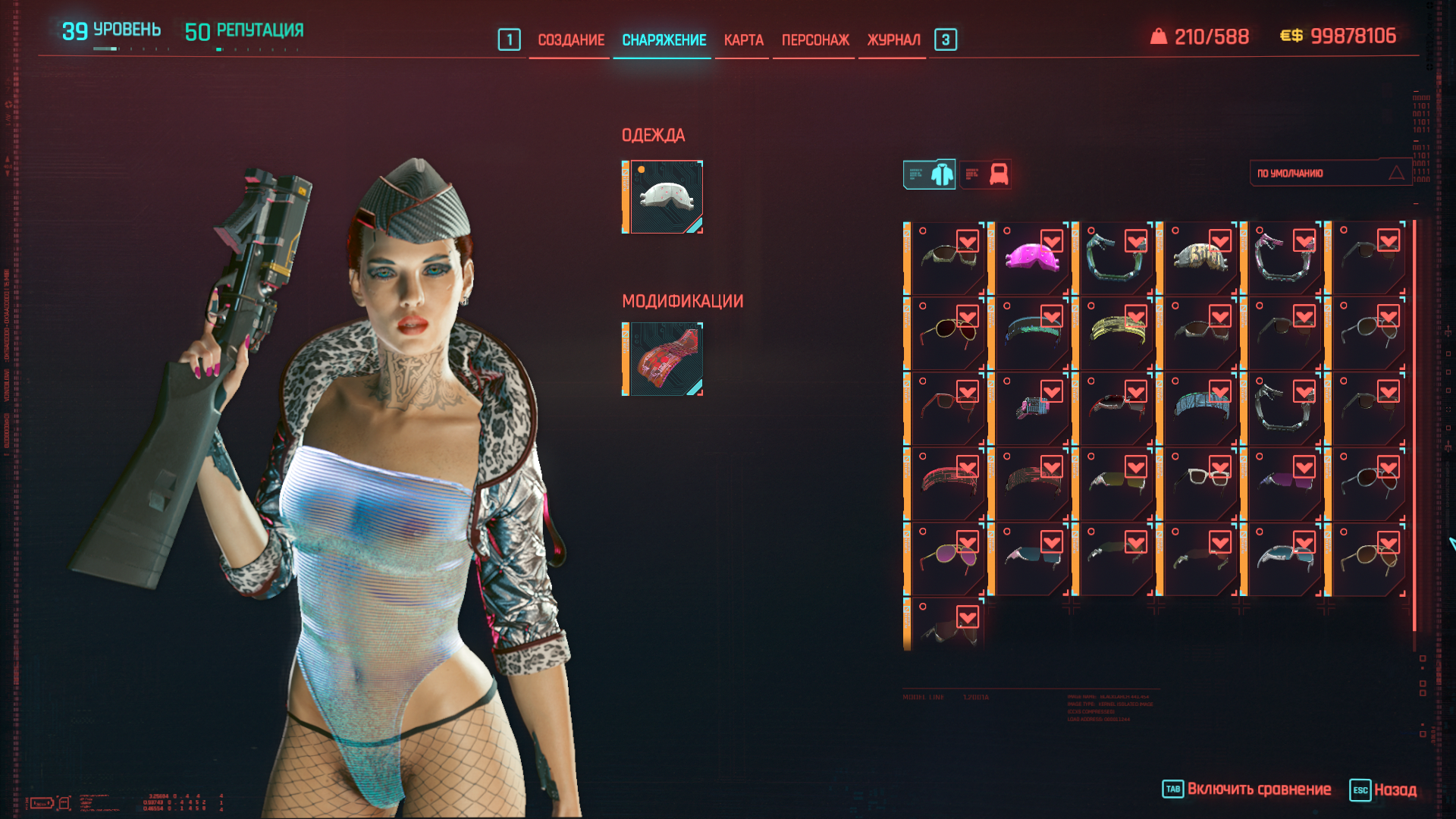Go to the Персонаж tab

(x=815, y=40)
